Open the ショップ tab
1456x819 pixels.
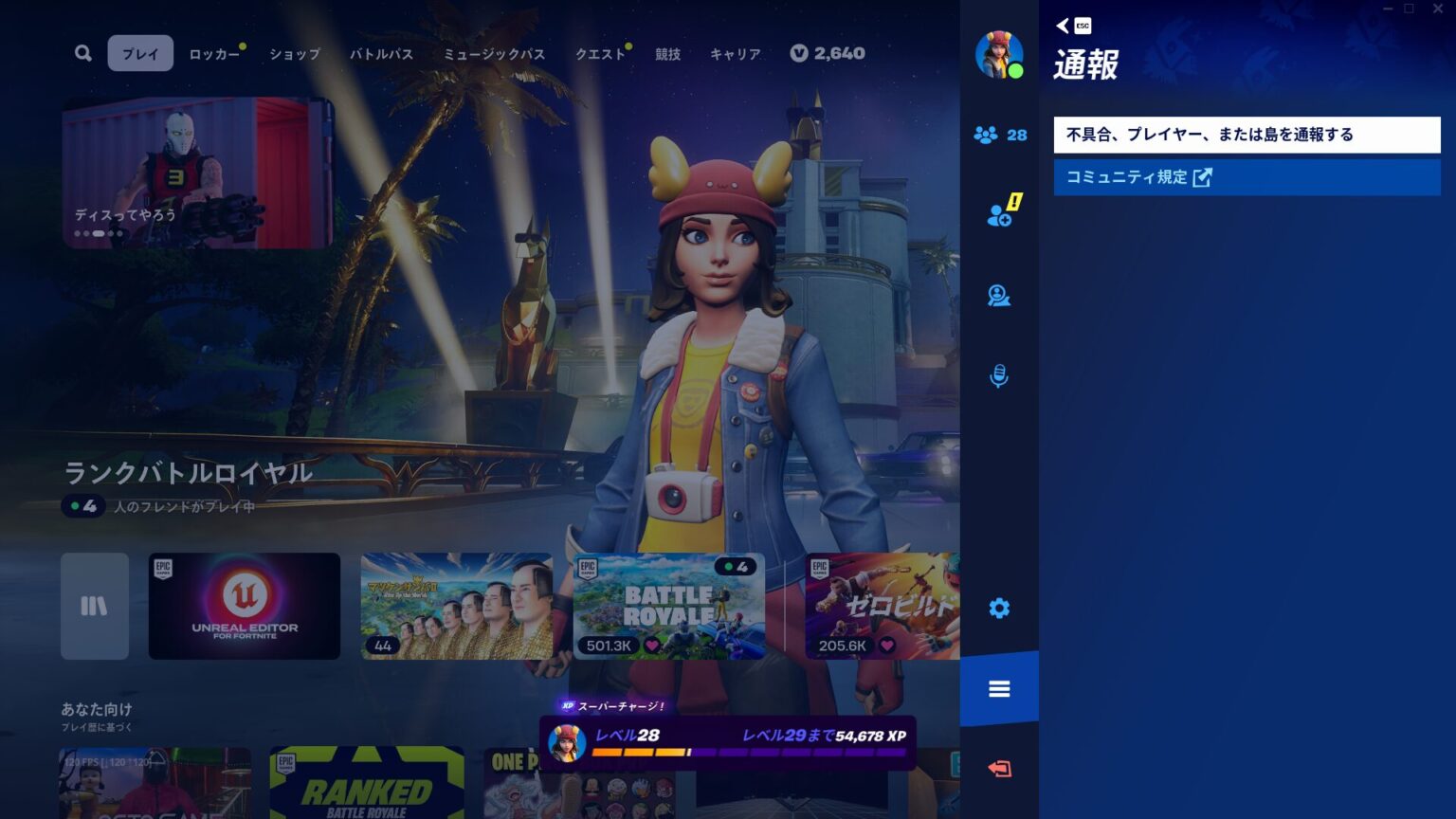point(294,54)
